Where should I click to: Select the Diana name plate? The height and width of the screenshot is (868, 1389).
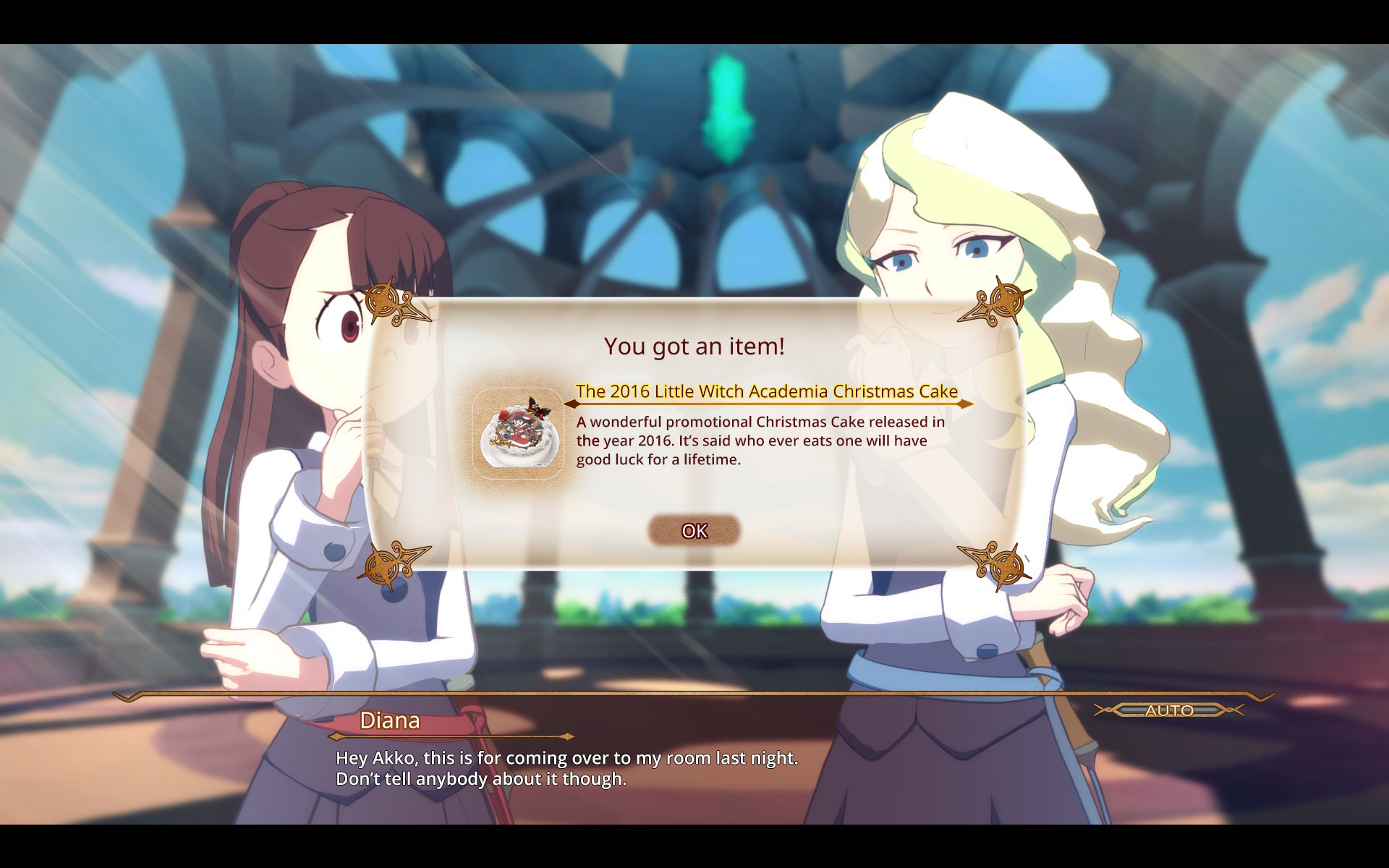click(x=391, y=720)
